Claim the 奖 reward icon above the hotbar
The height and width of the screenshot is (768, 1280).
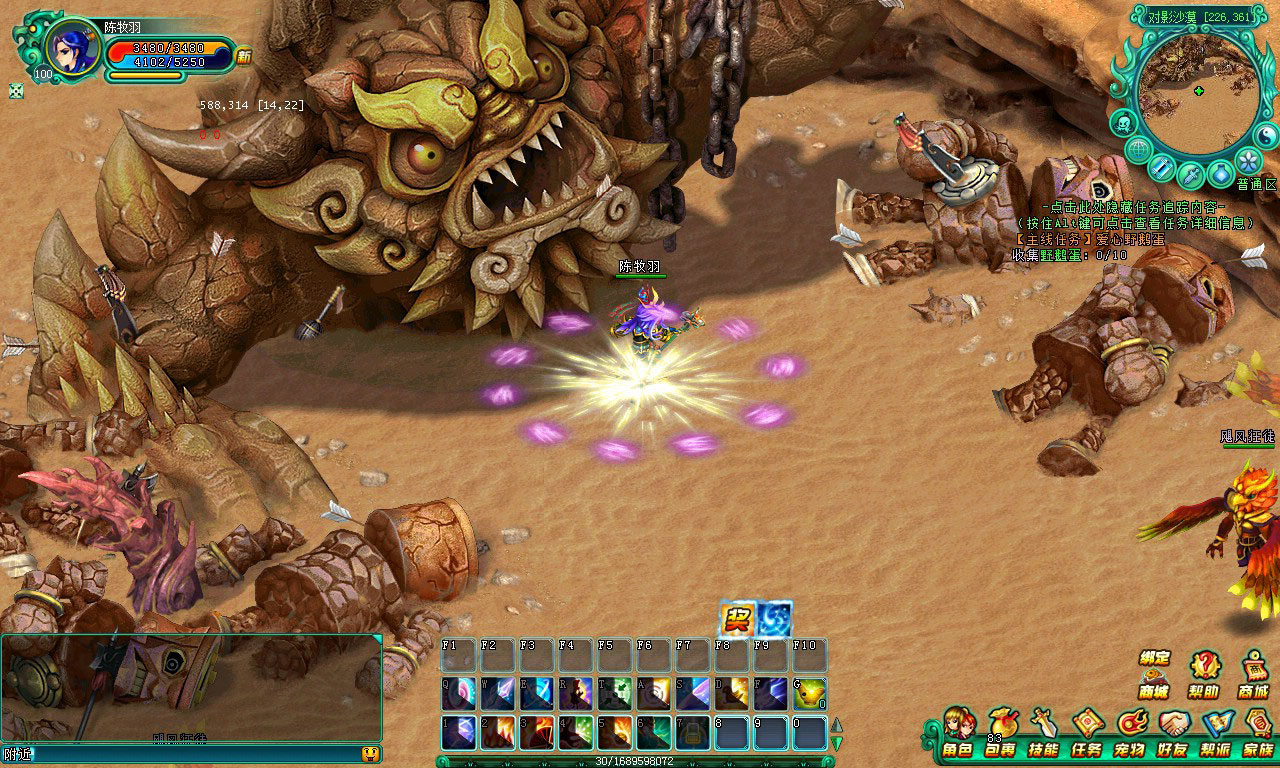point(738,619)
